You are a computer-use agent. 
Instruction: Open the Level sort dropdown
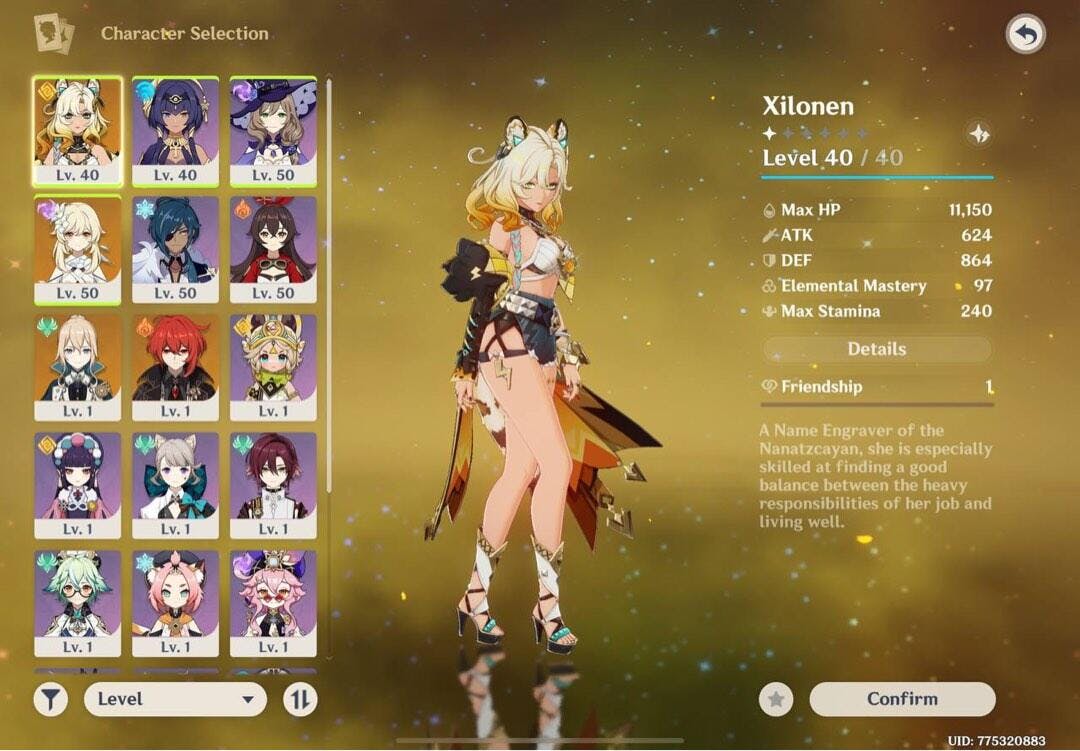[175, 699]
